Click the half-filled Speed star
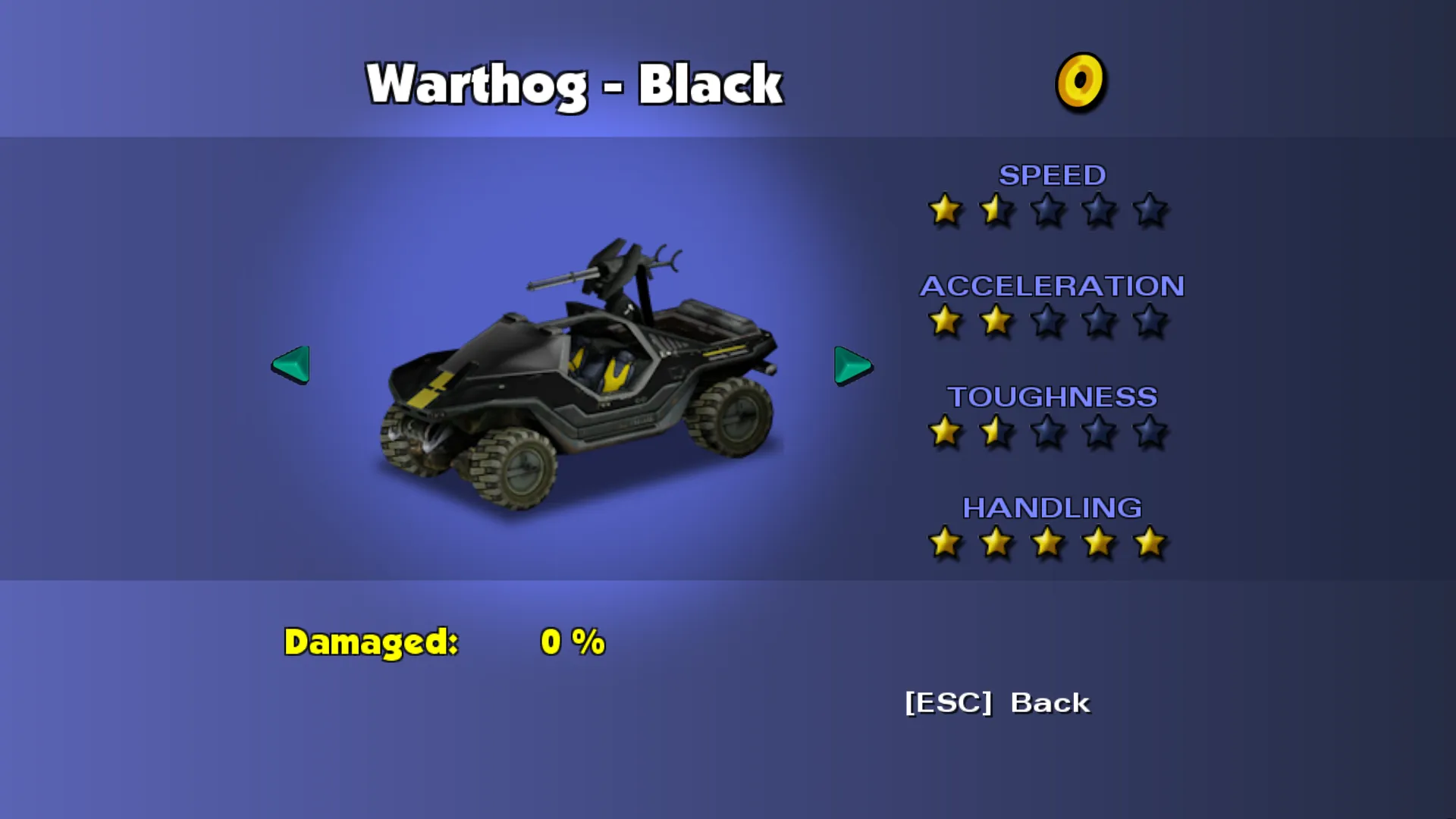1456x819 pixels. click(996, 211)
